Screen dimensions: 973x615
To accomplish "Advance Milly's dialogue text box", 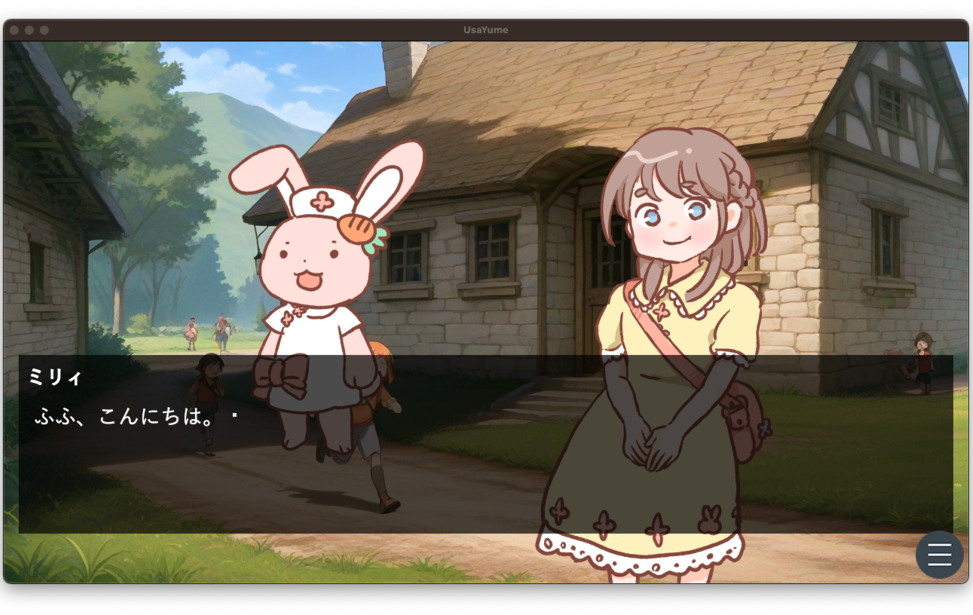I will (485, 445).
